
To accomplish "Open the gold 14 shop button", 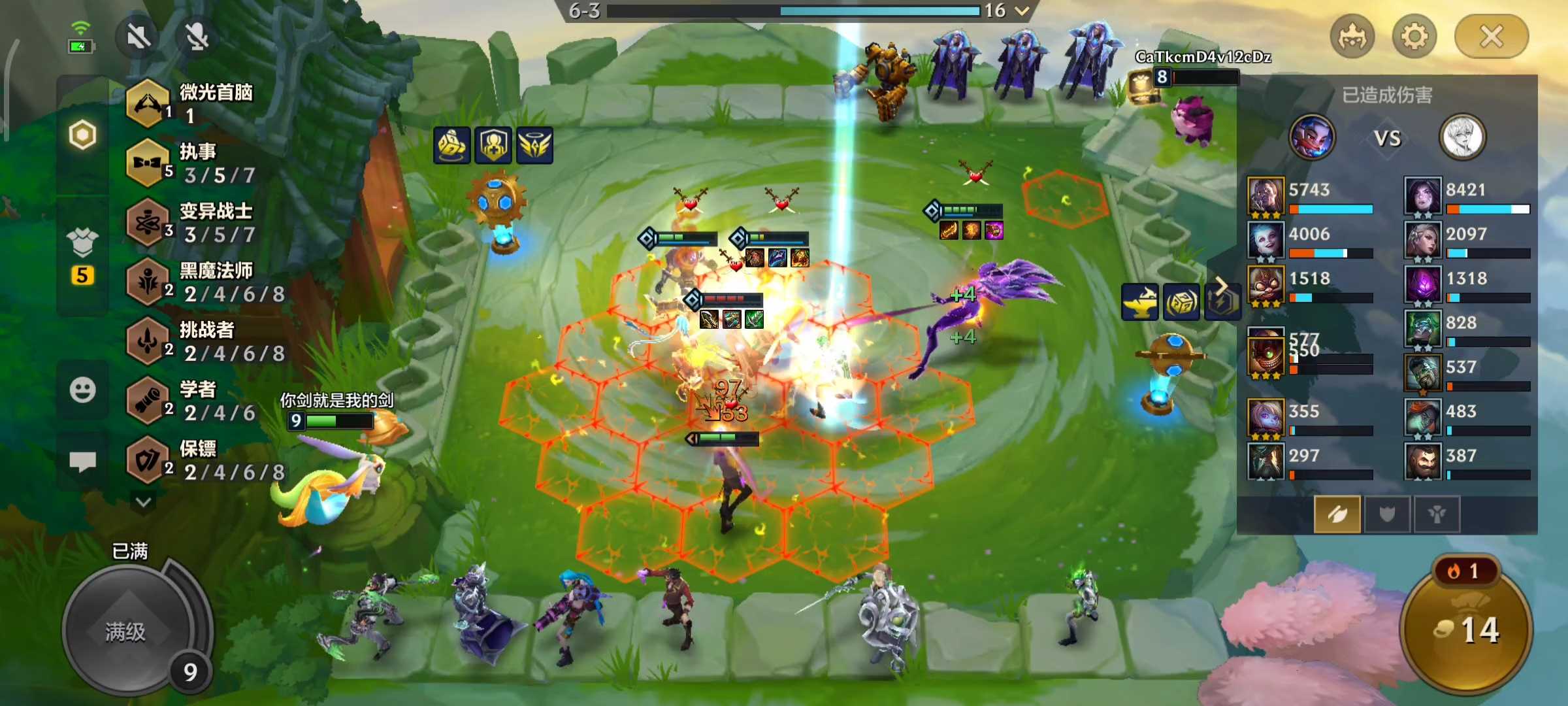I will pyautogui.click(x=1466, y=630).
